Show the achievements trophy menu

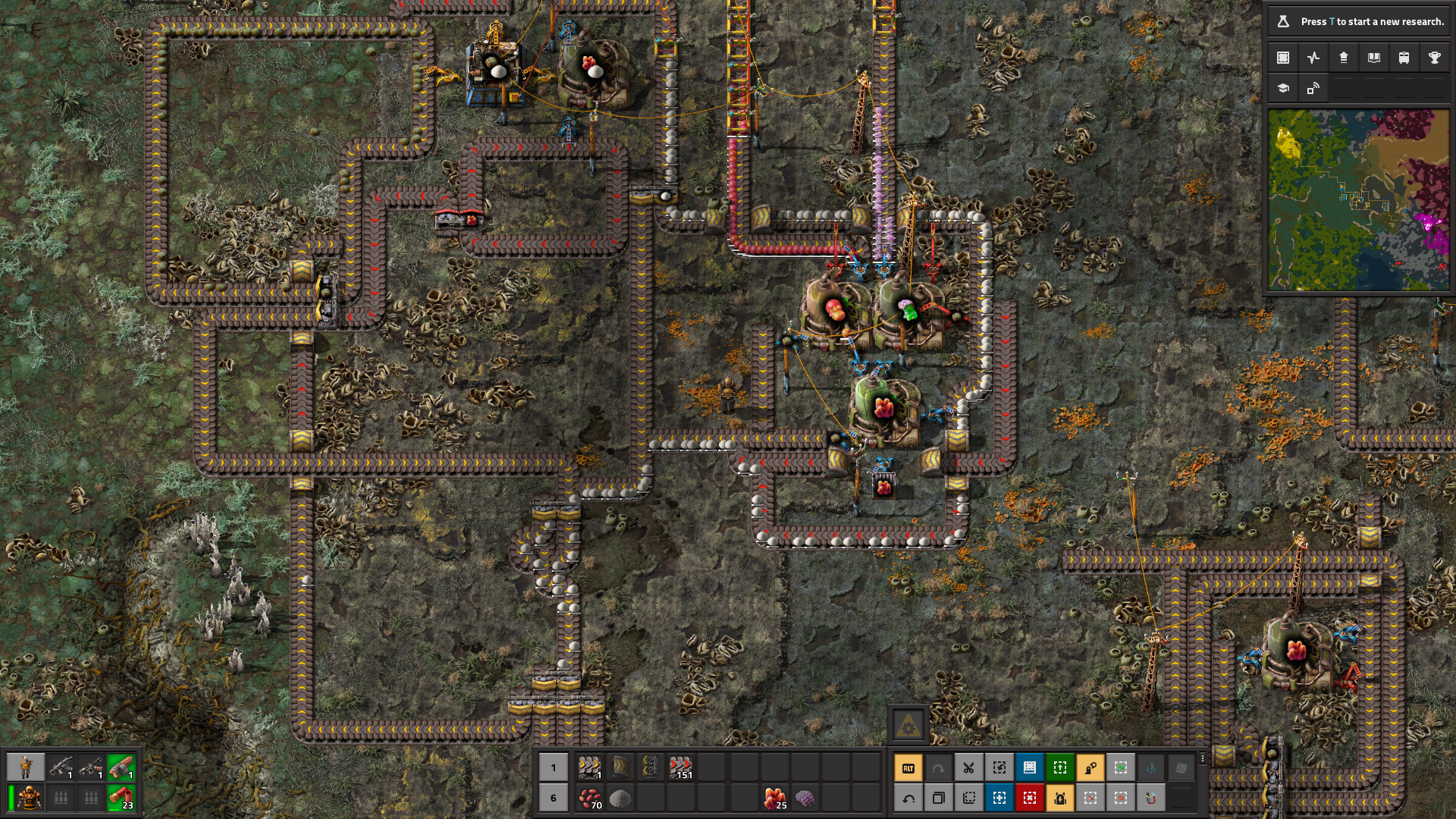pyautogui.click(x=1434, y=58)
